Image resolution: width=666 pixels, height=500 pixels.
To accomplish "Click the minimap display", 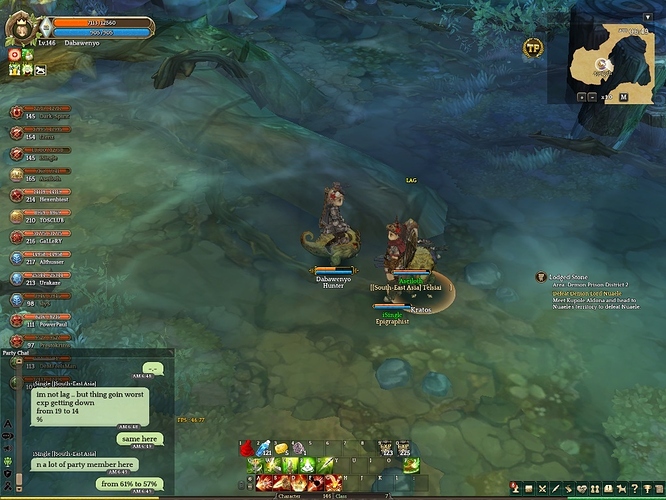I will [x=605, y=58].
